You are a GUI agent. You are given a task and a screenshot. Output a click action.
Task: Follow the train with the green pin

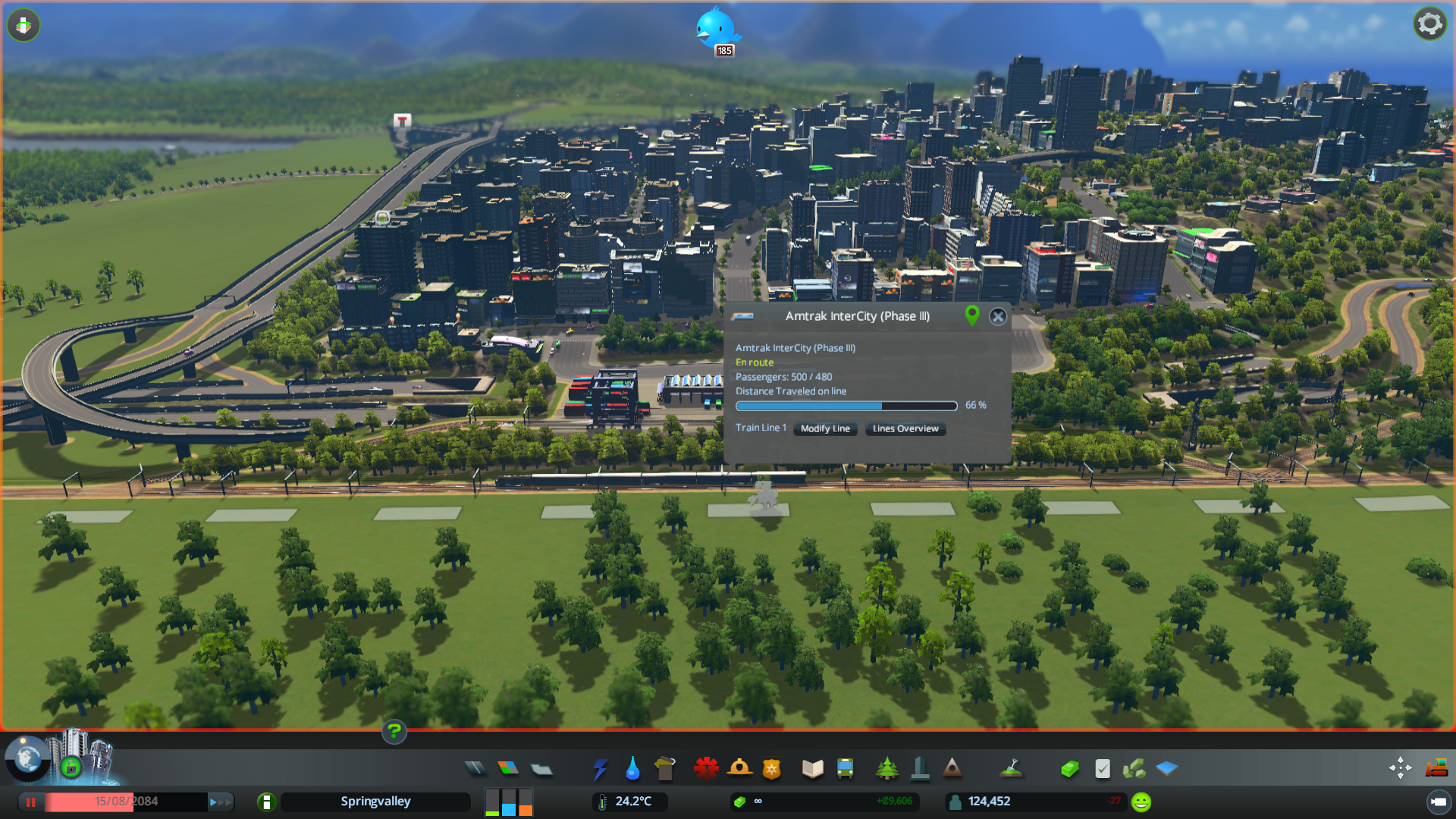973,316
